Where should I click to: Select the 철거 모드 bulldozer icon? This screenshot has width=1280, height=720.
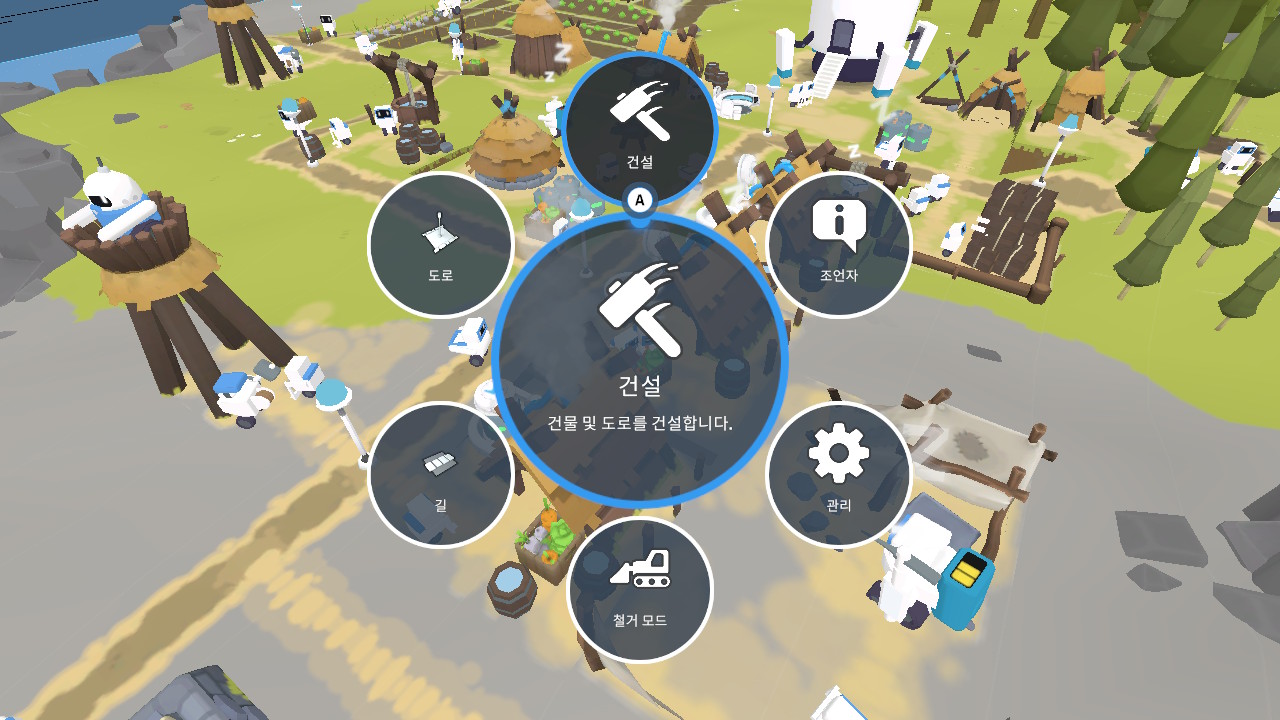[x=640, y=575]
